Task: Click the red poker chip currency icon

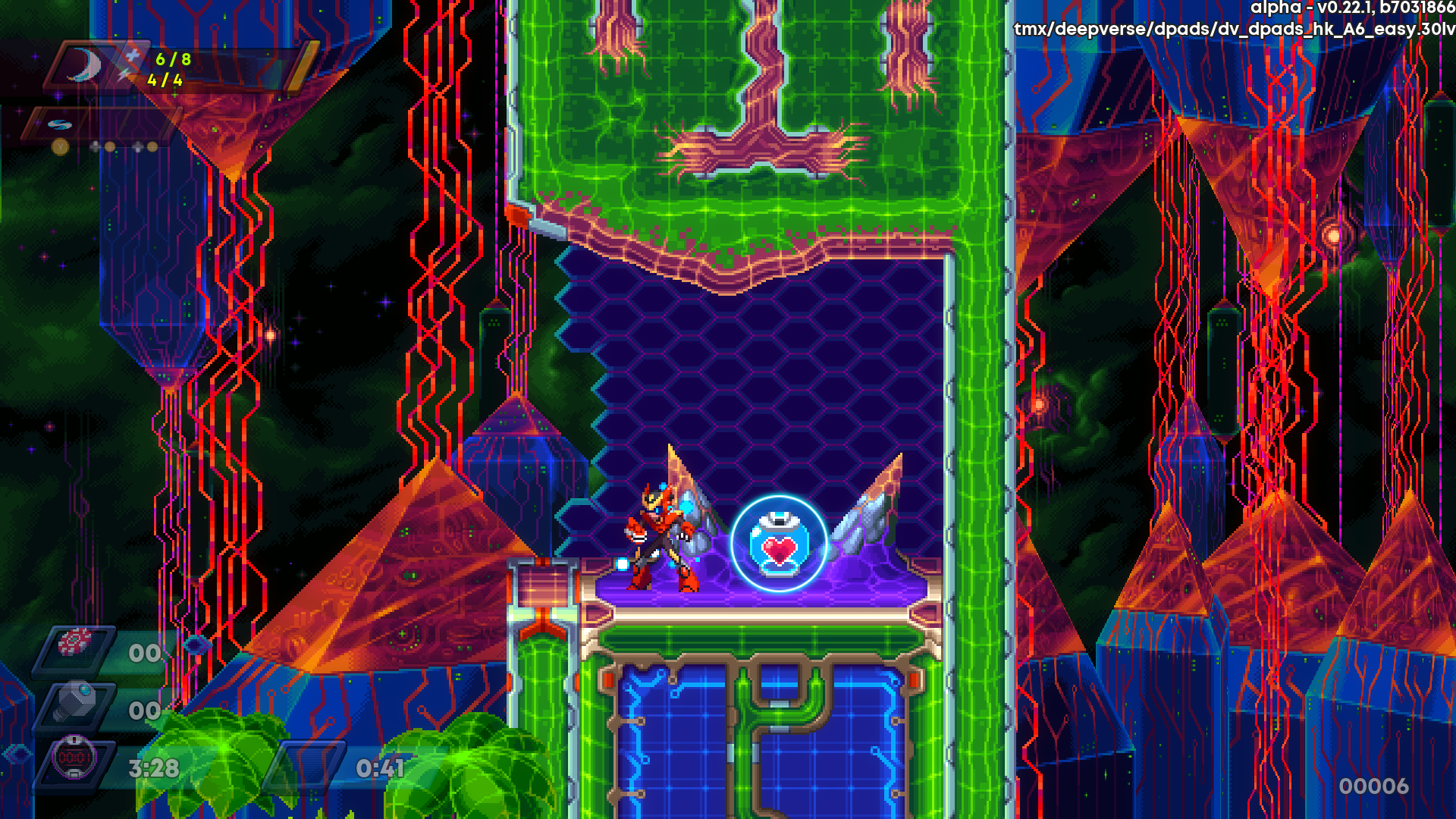Action: click(x=75, y=642)
